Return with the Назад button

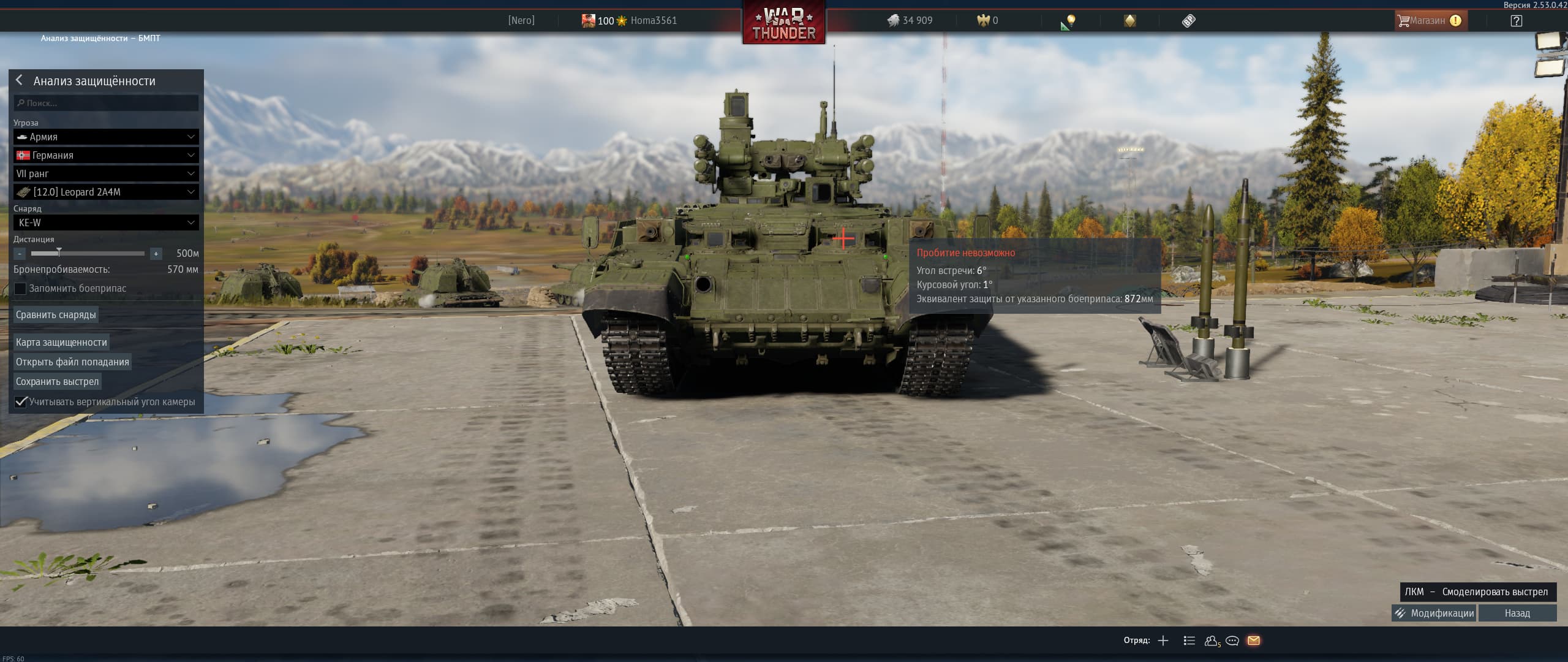[x=1517, y=613]
